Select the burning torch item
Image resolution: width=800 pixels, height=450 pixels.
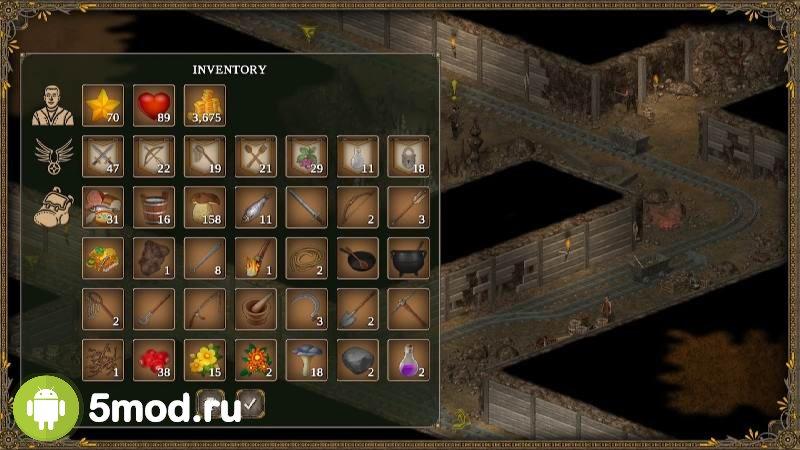pos(255,258)
